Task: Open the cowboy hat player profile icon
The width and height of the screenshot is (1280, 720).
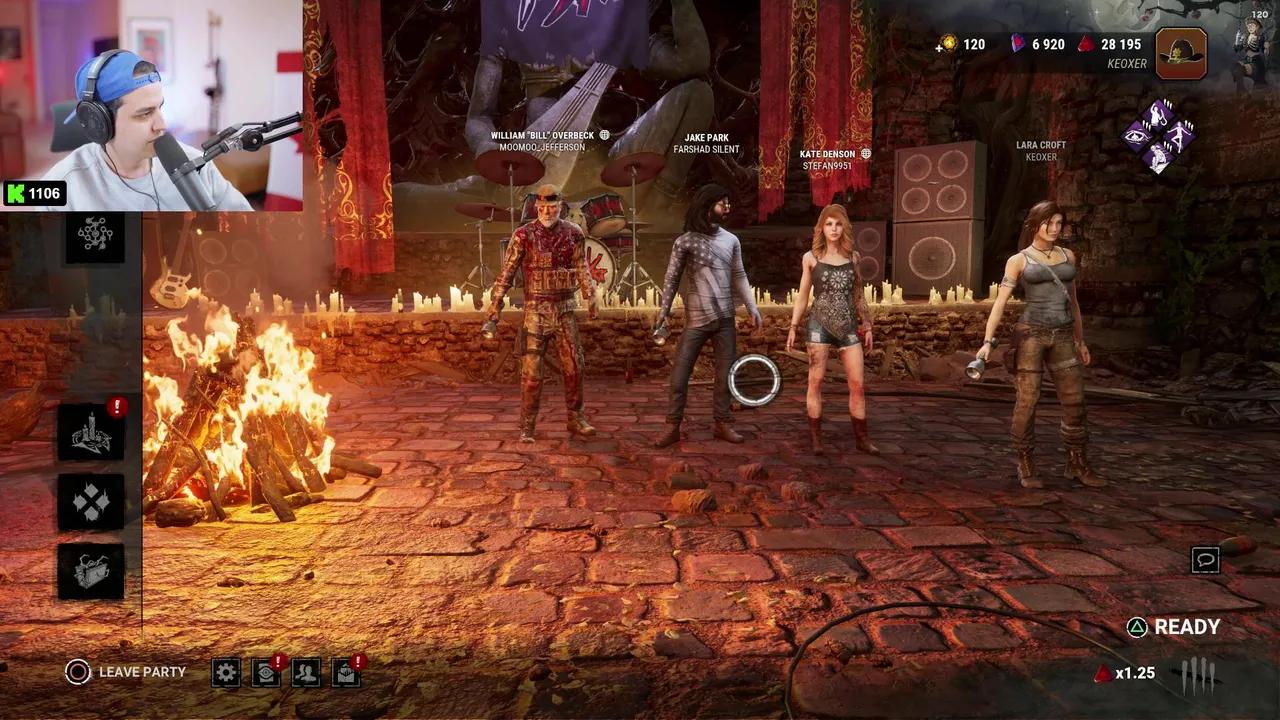Action: [x=1181, y=54]
